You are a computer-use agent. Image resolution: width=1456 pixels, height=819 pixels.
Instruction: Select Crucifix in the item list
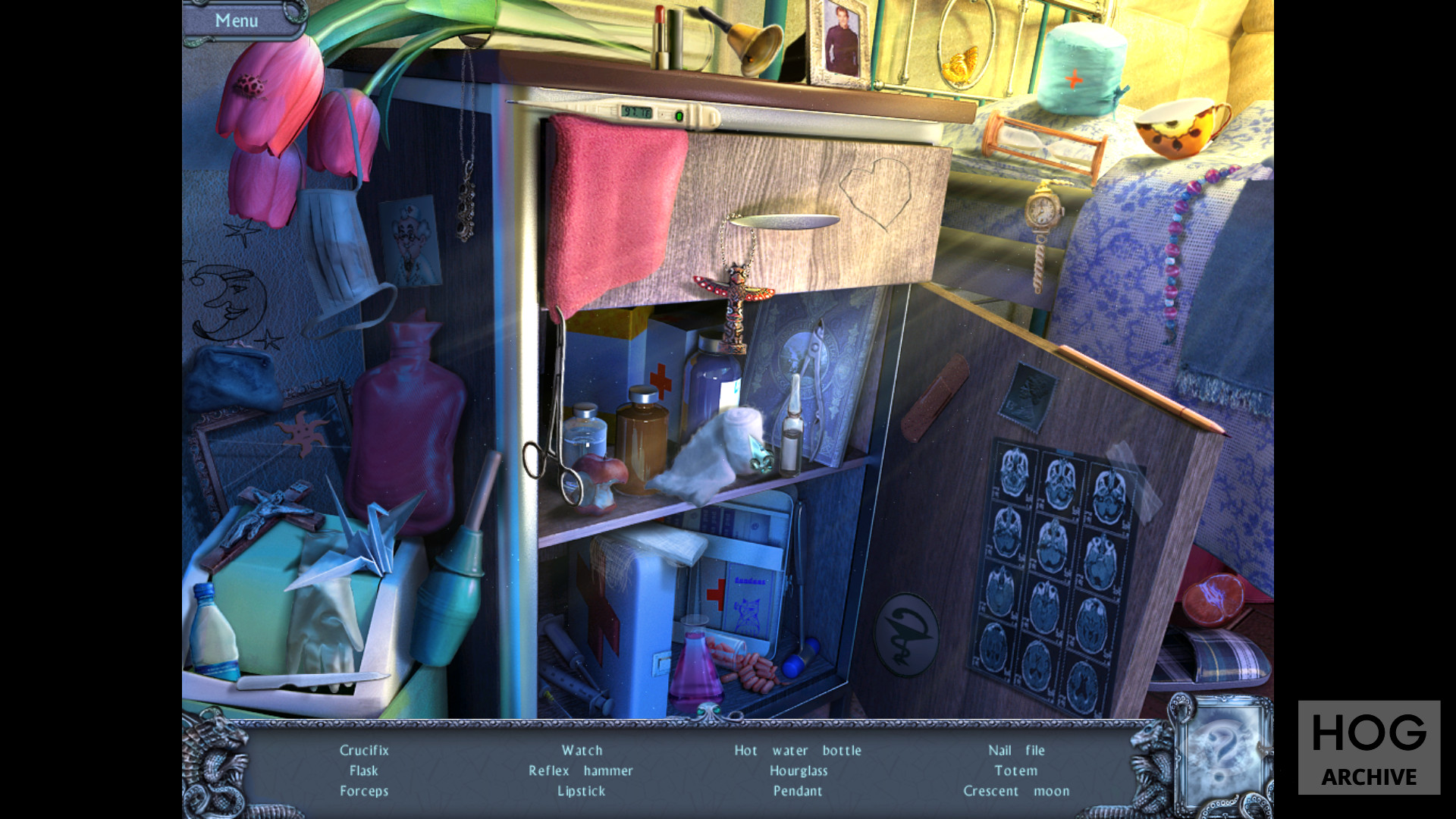(x=364, y=750)
